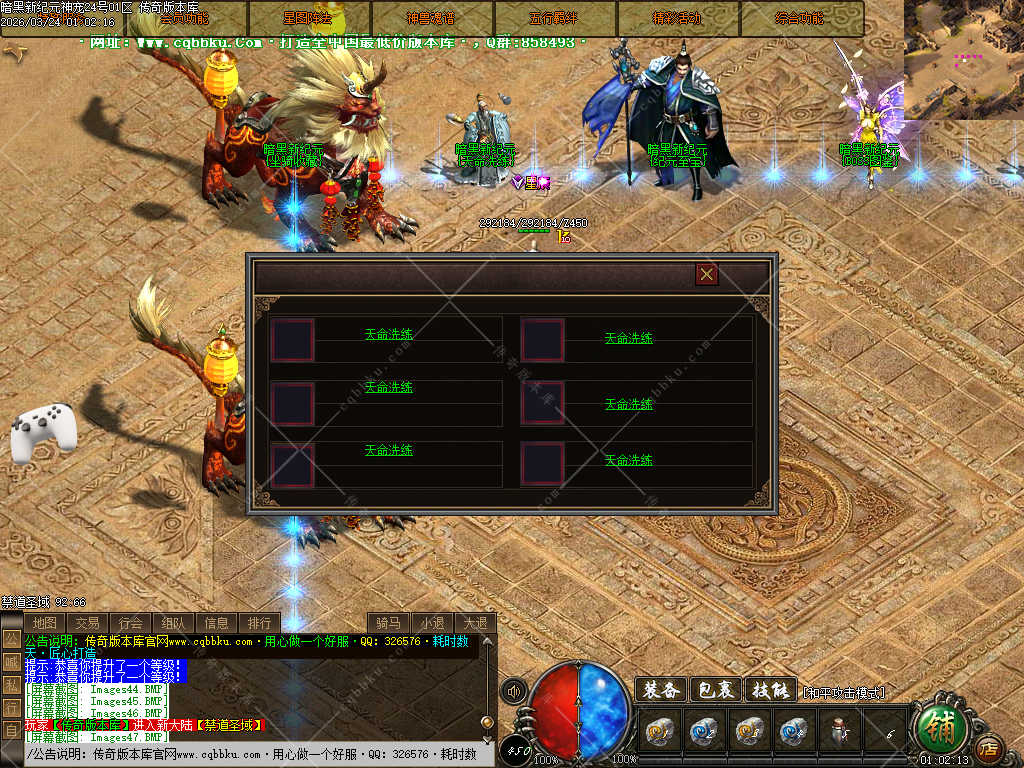This screenshot has height=768, width=1024.
Task: Toggle the sound speaker icon
Action: [515, 691]
